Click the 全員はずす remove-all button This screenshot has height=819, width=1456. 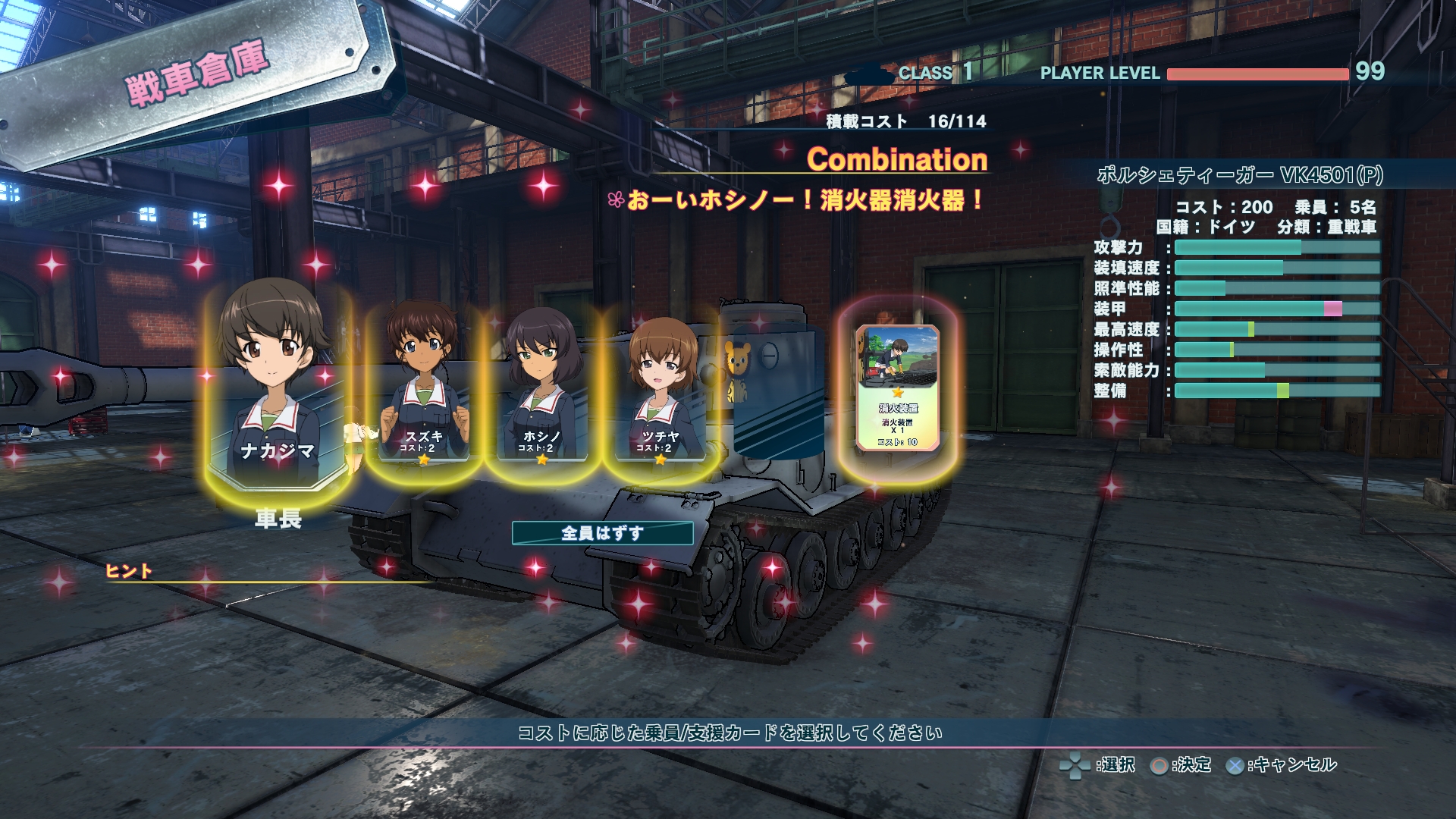click(x=602, y=533)
